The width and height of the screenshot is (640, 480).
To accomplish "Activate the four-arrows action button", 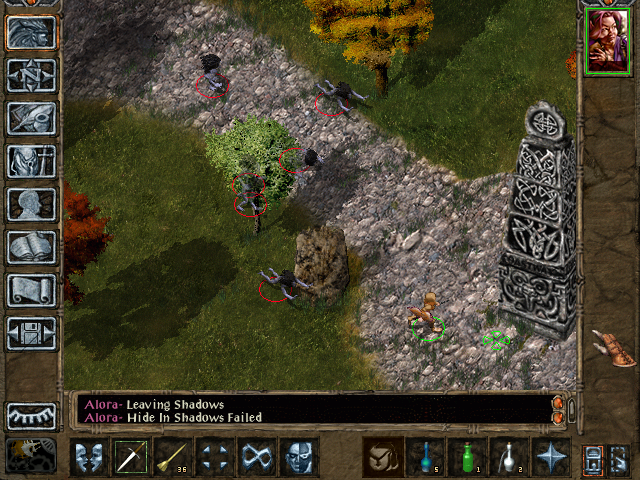I will [x=215, y=457].
